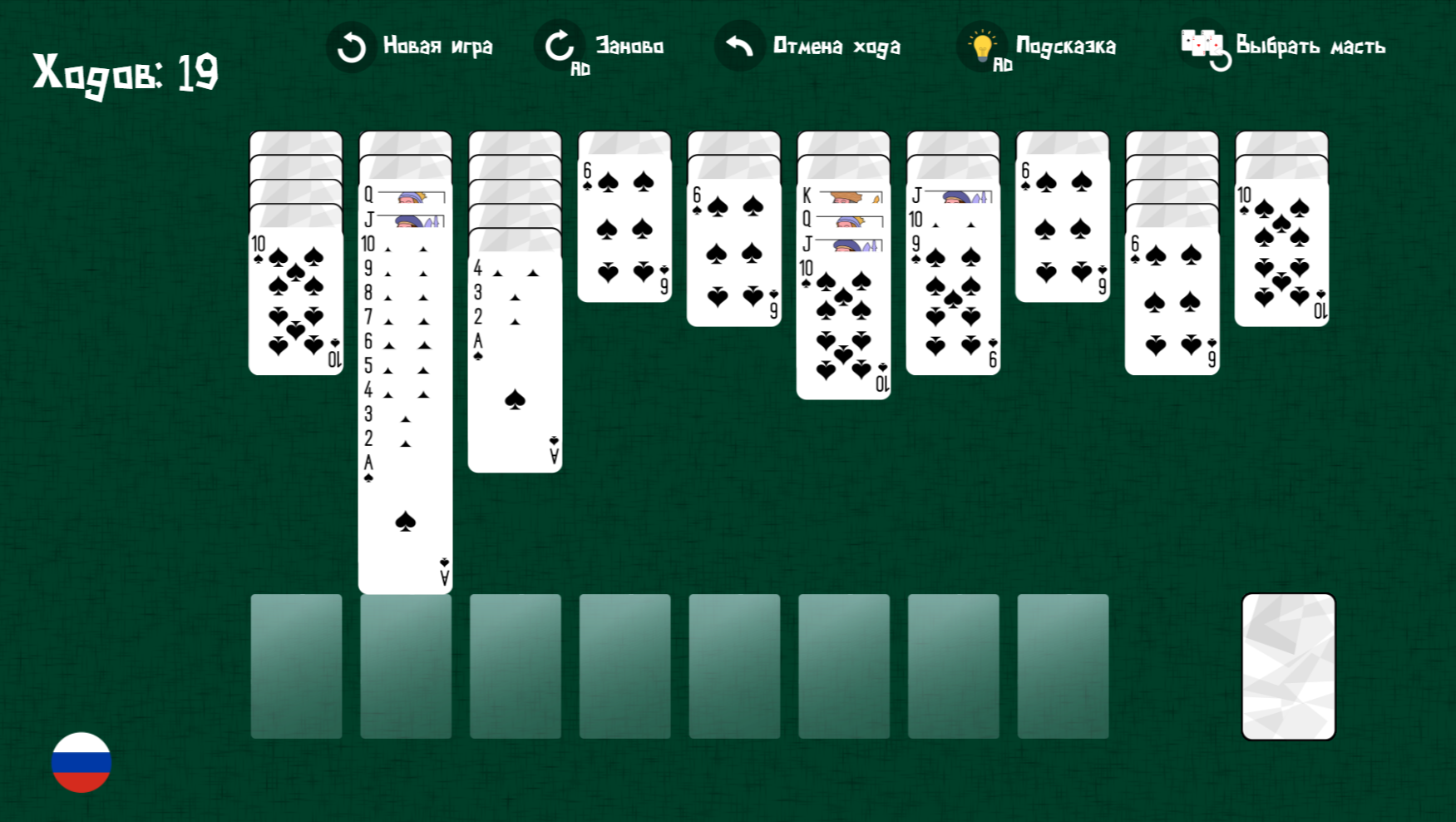Click the Отмена хода undo arrow icon
Viewport: 1456px width, 822px height.
point(738,46)
